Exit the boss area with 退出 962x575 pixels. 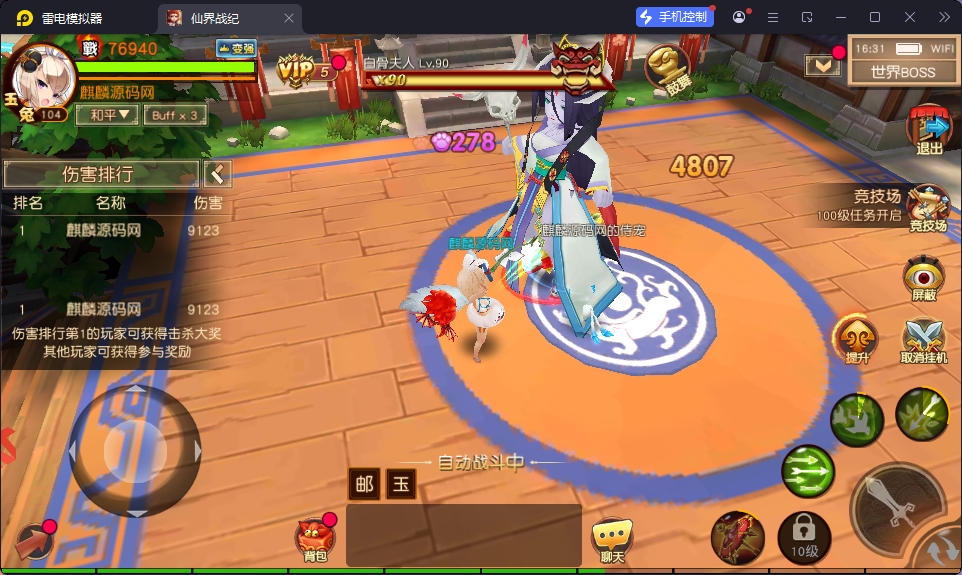coord(930,131)
